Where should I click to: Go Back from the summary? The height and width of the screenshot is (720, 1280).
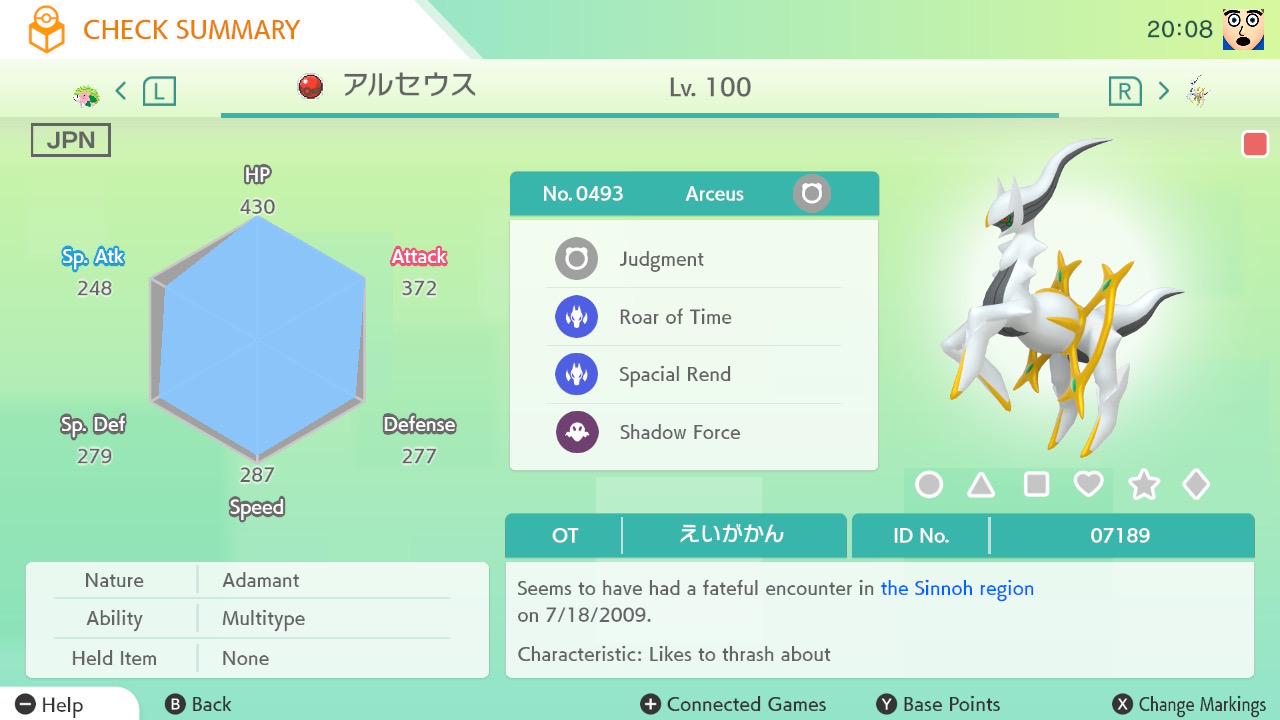[198, 705]
